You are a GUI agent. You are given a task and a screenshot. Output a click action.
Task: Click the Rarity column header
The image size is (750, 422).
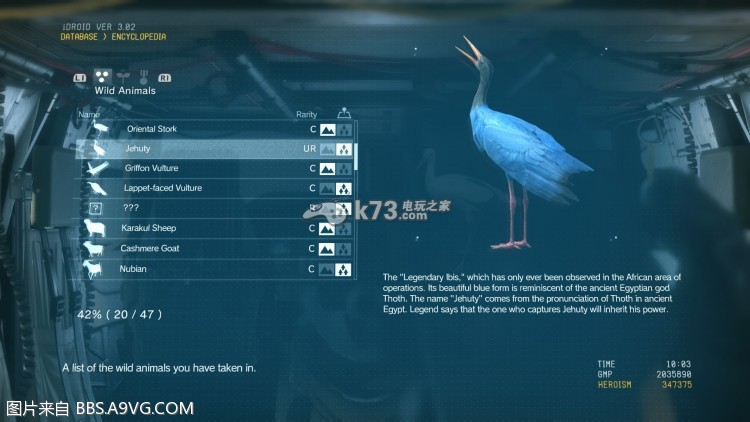306,115
